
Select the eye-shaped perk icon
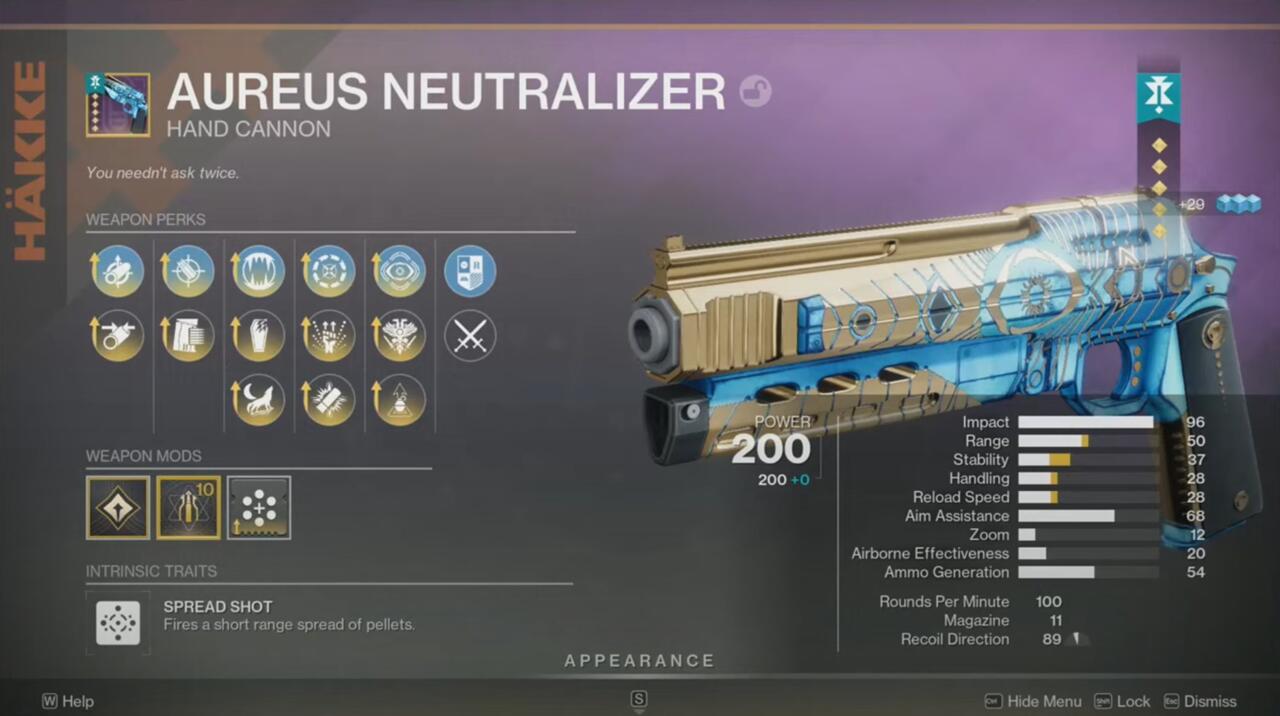(400, 271)
